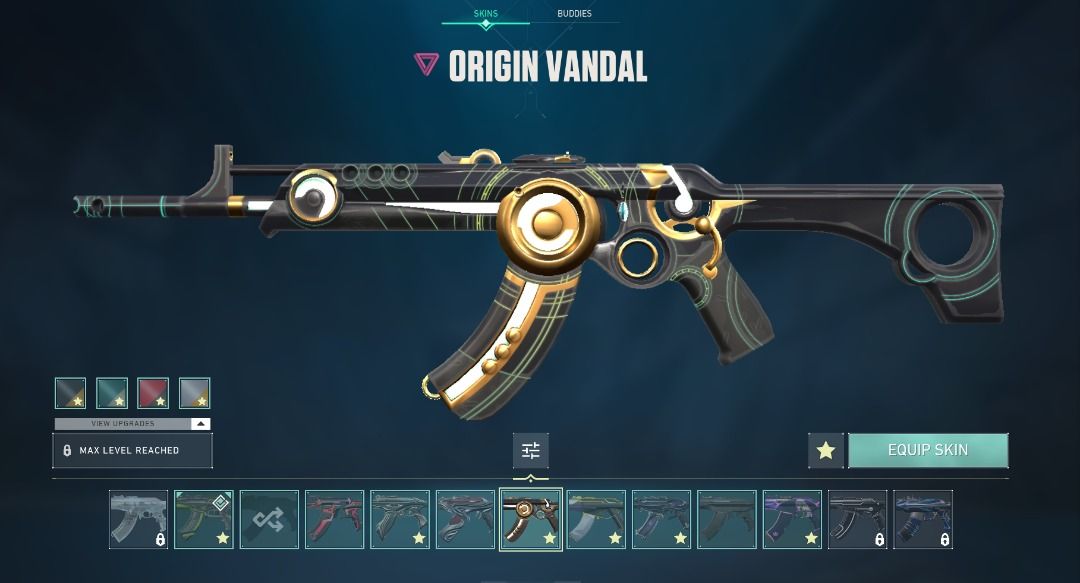Apply the silver and gold color variant
1080x583 pixels.
194,393
